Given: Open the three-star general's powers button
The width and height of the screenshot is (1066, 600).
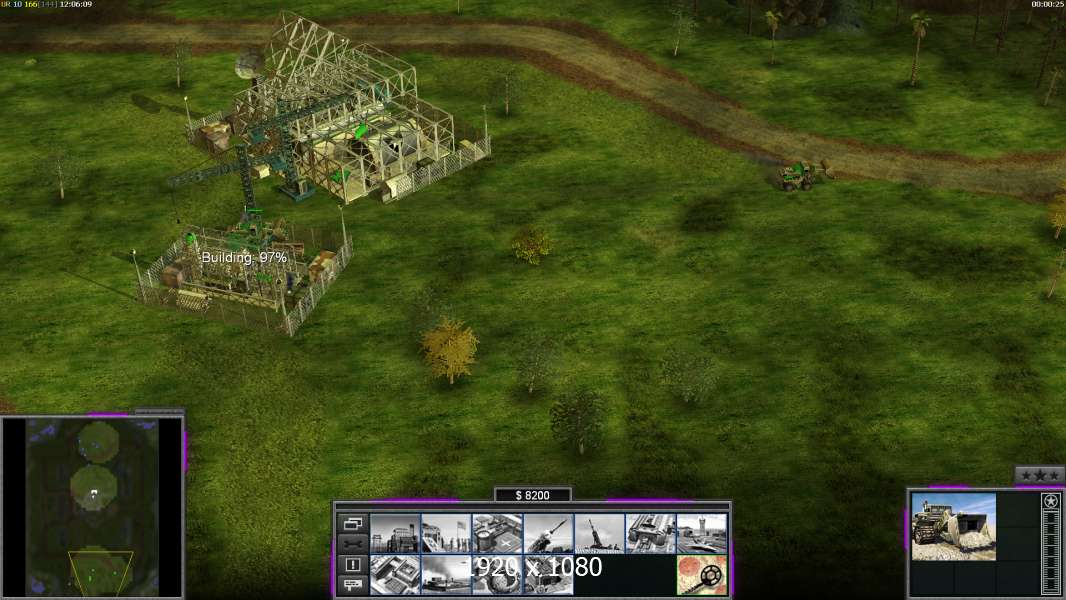Looking at the screenshot, I should pyautogui.click(x=1039, y=474).
